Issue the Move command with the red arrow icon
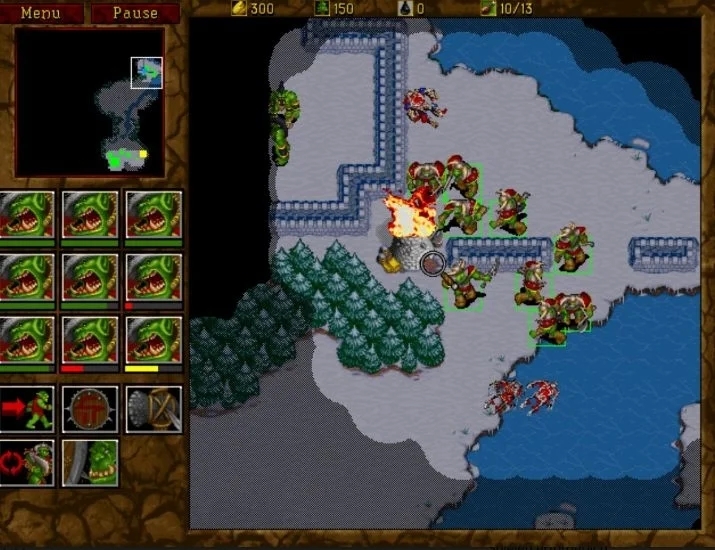The image size is (715, 550). [28, 408]
